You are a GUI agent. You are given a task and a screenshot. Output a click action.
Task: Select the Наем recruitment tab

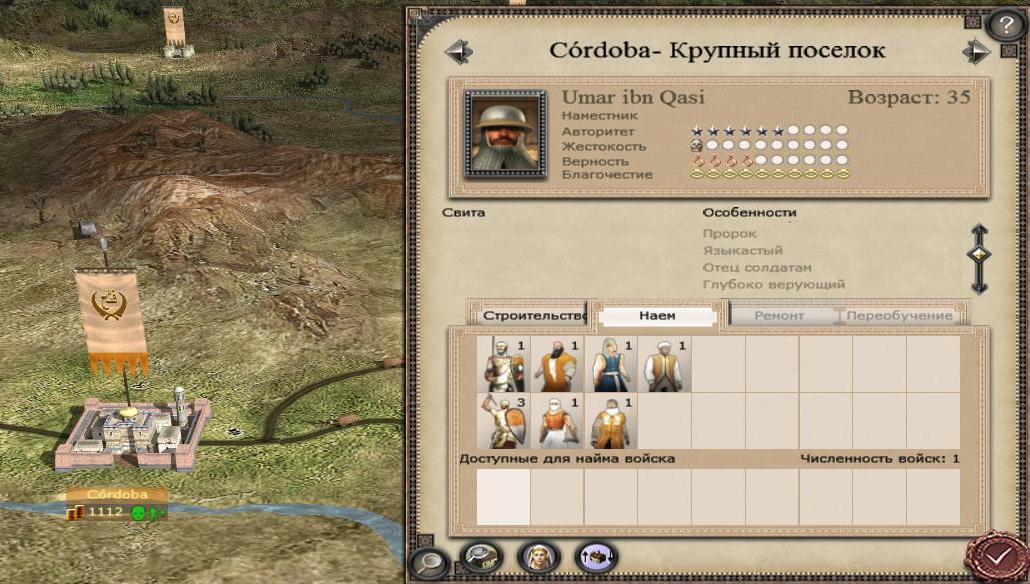[657, 316]
